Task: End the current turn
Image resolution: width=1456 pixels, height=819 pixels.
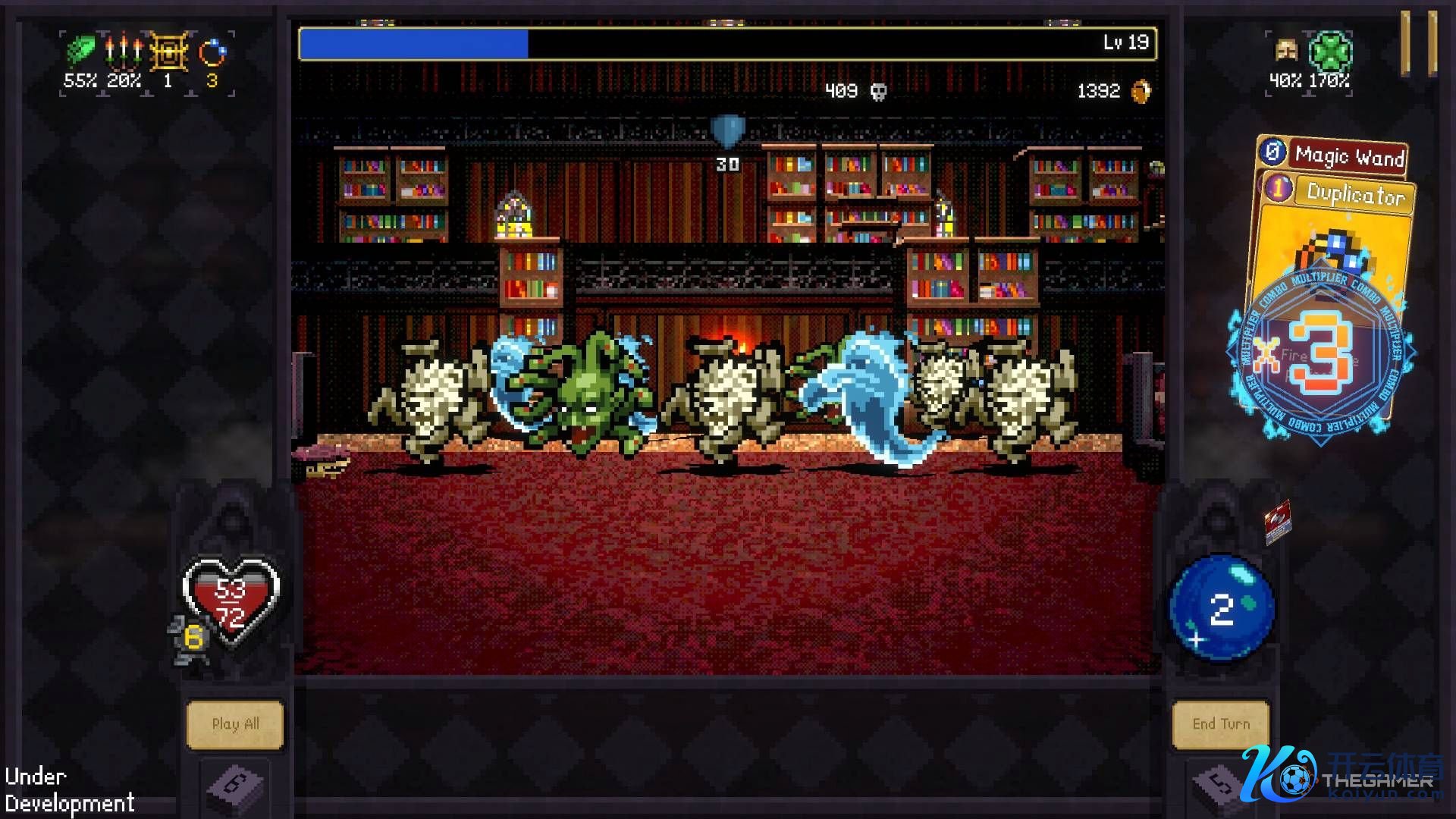Action: (1220, 724)
